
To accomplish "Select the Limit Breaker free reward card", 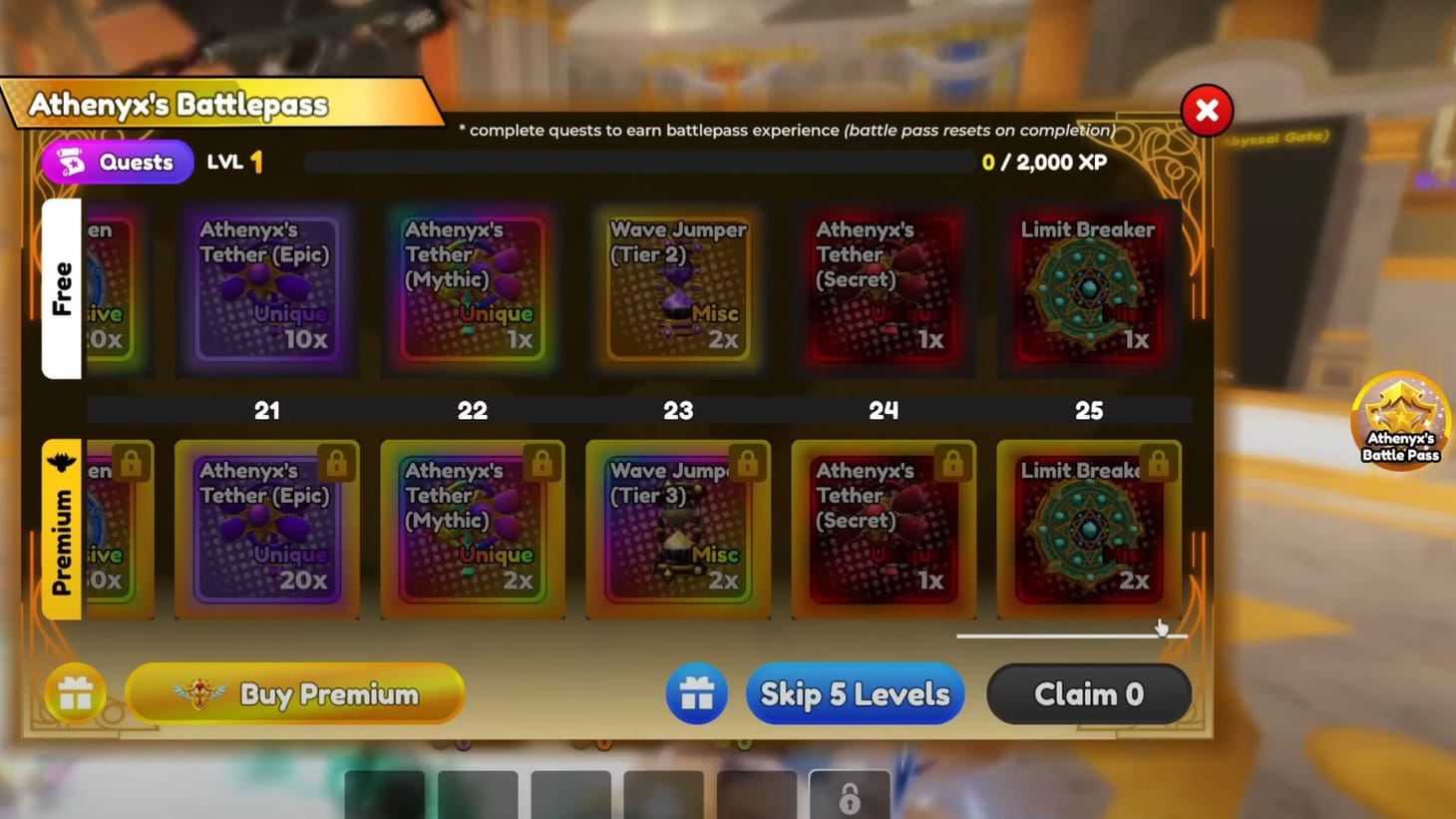I will point(1089,289).
